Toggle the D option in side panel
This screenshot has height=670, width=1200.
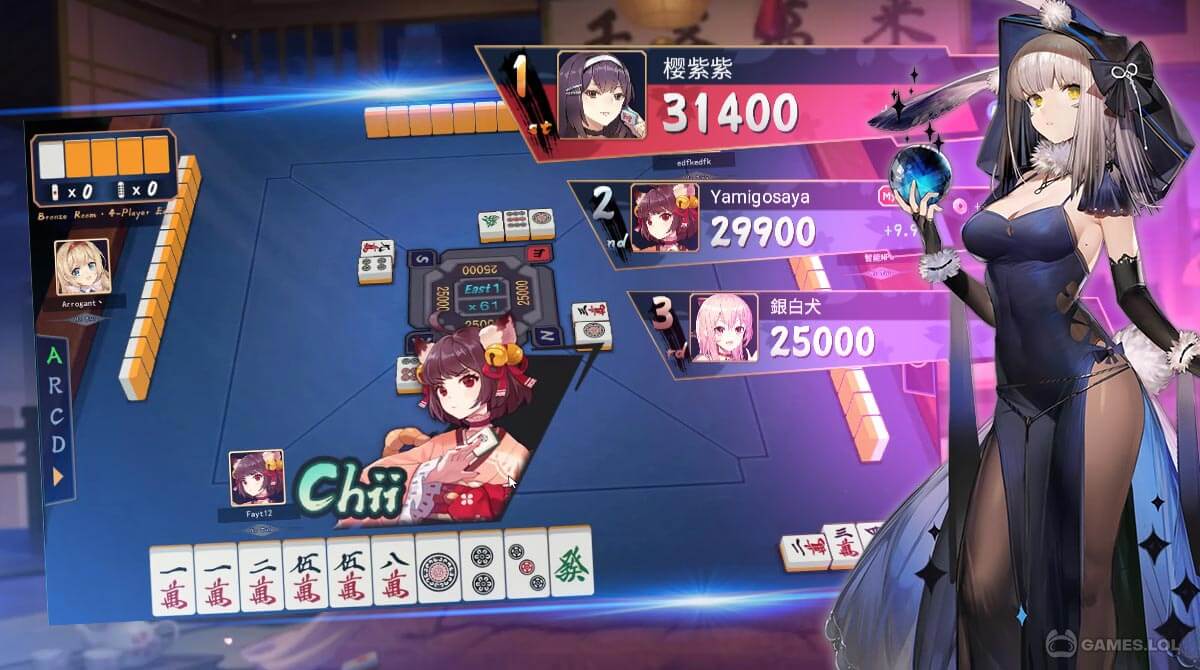[58, 443]
